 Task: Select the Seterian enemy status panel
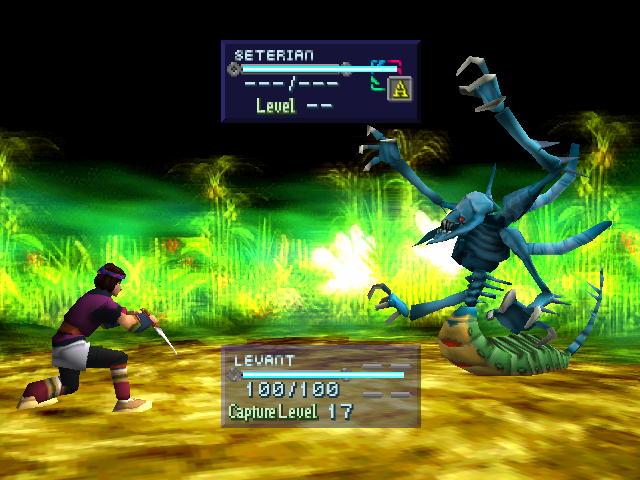(319, 81)
